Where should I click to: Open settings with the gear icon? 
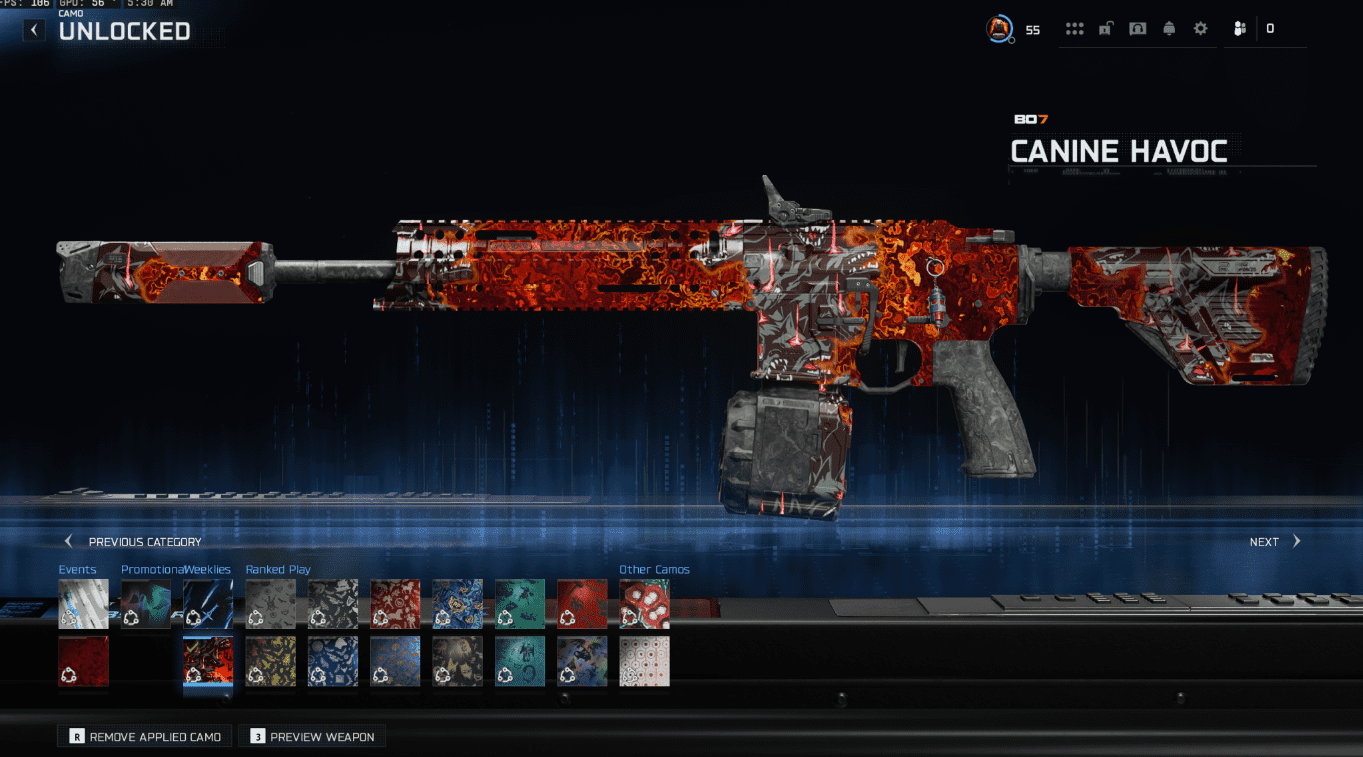[x=1200, y=29]
